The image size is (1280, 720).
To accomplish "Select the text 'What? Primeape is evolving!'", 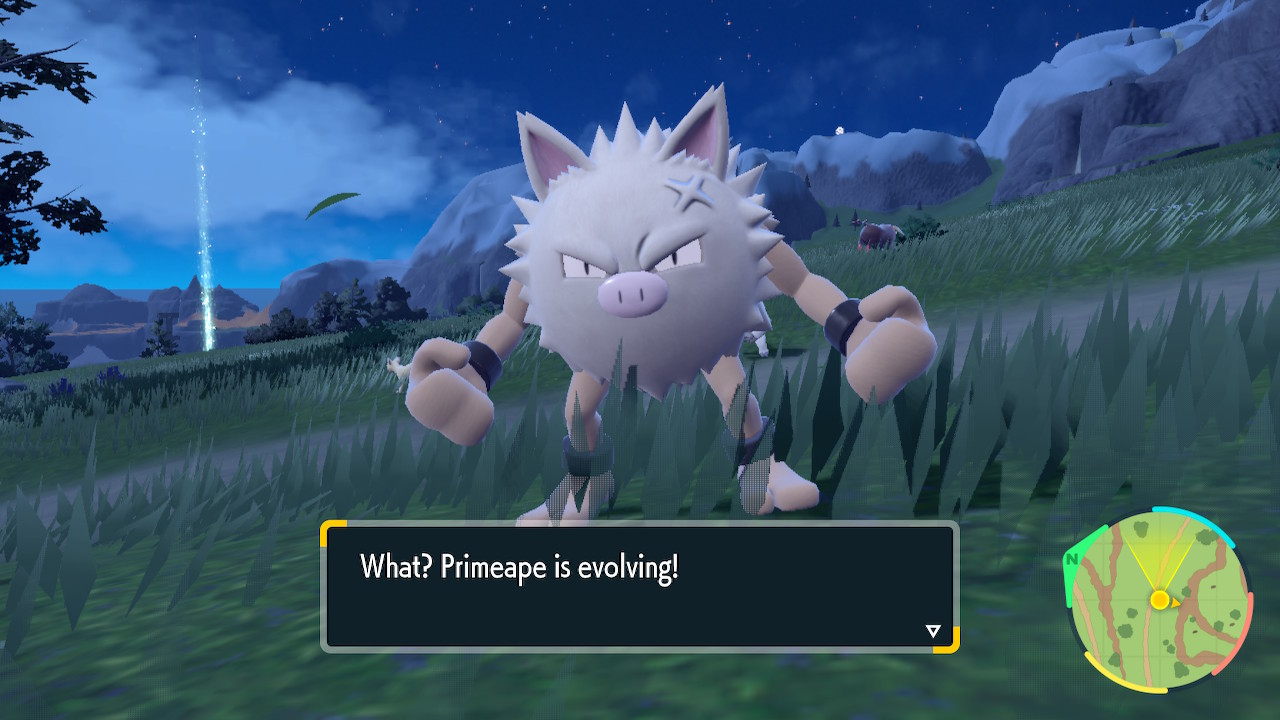I will 520,566.
